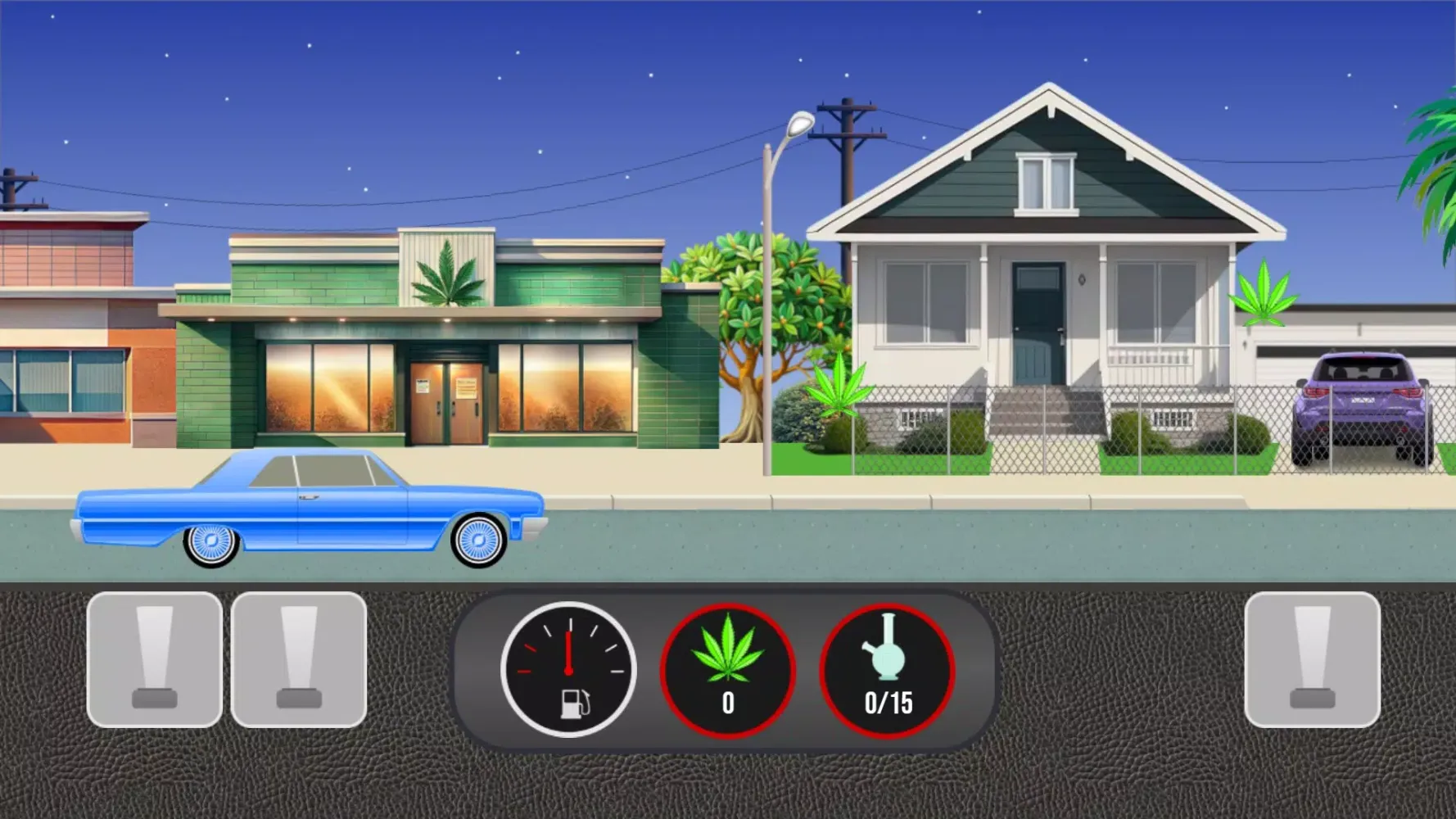Click the fuel gauge indicator
Viewport: 1456px width, 819px height.
point(568,670)
